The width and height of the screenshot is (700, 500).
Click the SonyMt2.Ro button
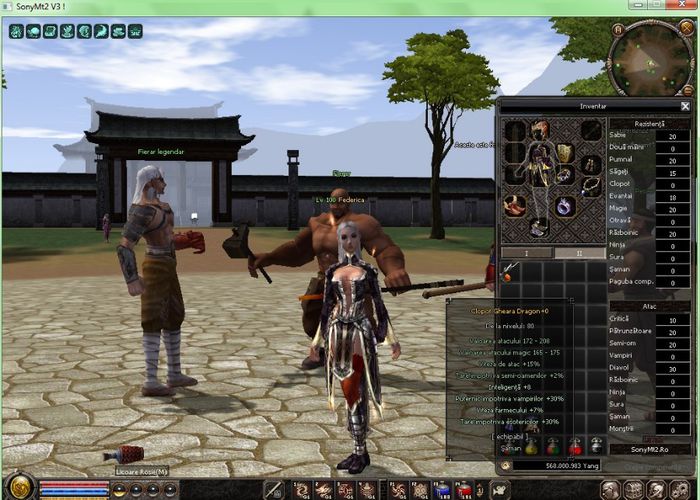pyautogui.click(x=651, y=451)
